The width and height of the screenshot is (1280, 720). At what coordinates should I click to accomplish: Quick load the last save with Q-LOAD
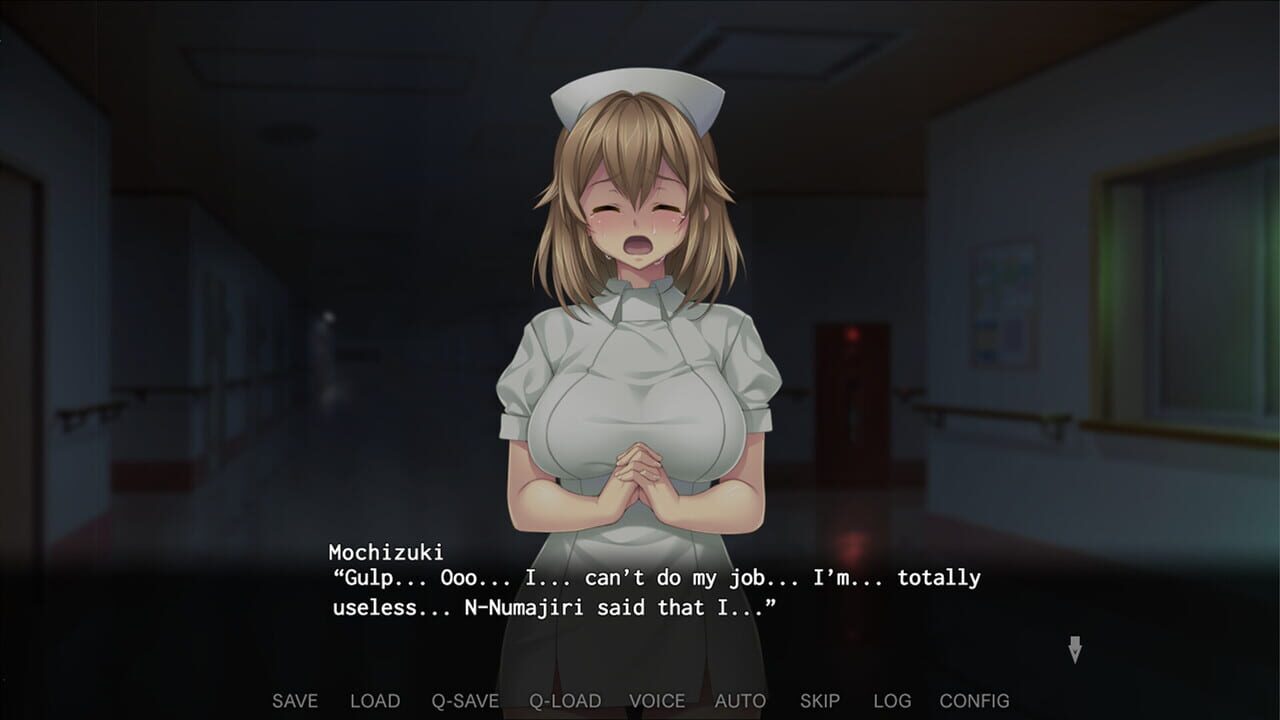coord(566,701)
